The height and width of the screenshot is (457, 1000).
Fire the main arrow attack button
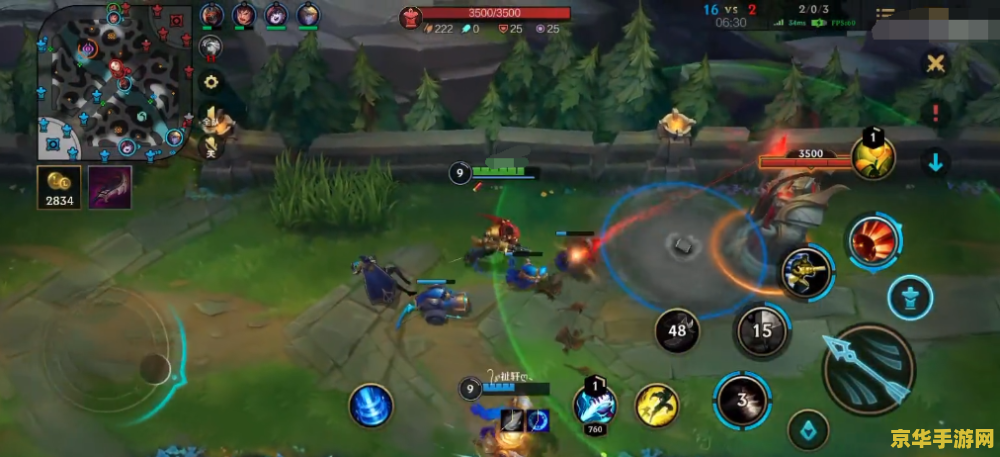pyautogui.click(x=868, y=368)
